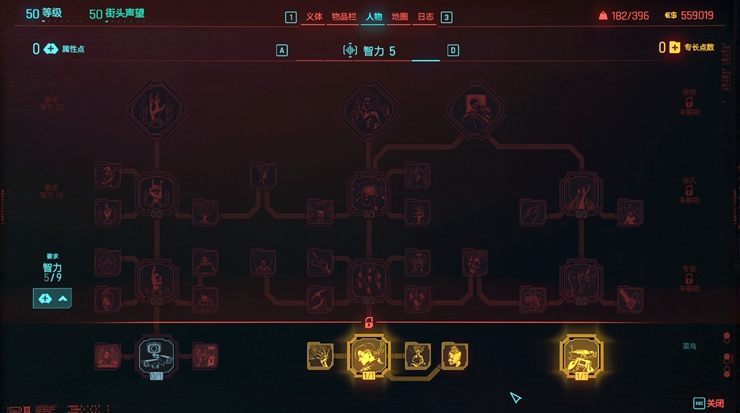Upgrade the 智力 attribute with the cyan arrow button
The image size is (740, 413).
pos(52,298)
